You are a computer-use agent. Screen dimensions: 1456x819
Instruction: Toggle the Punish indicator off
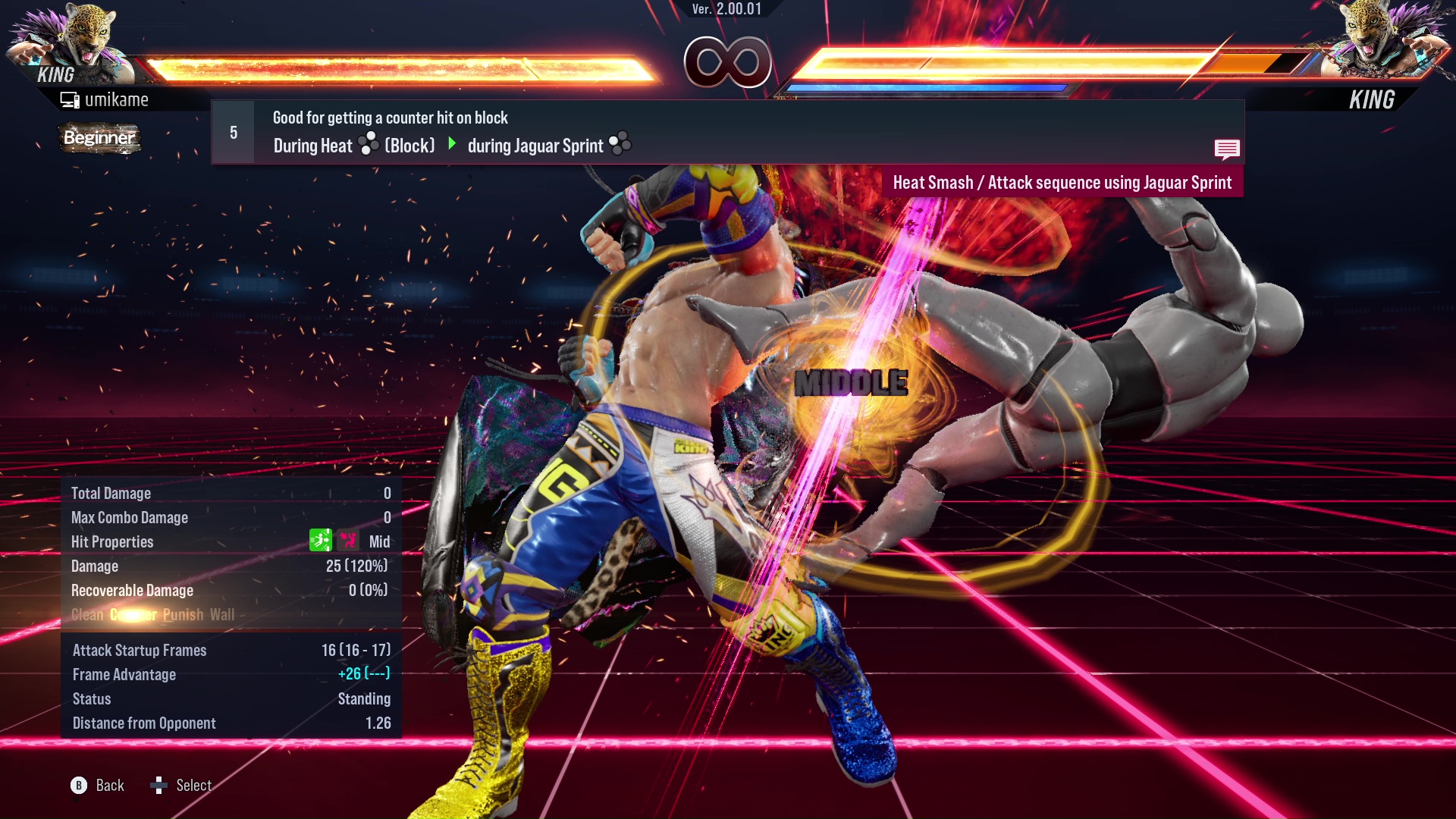(x=183, y=614)
